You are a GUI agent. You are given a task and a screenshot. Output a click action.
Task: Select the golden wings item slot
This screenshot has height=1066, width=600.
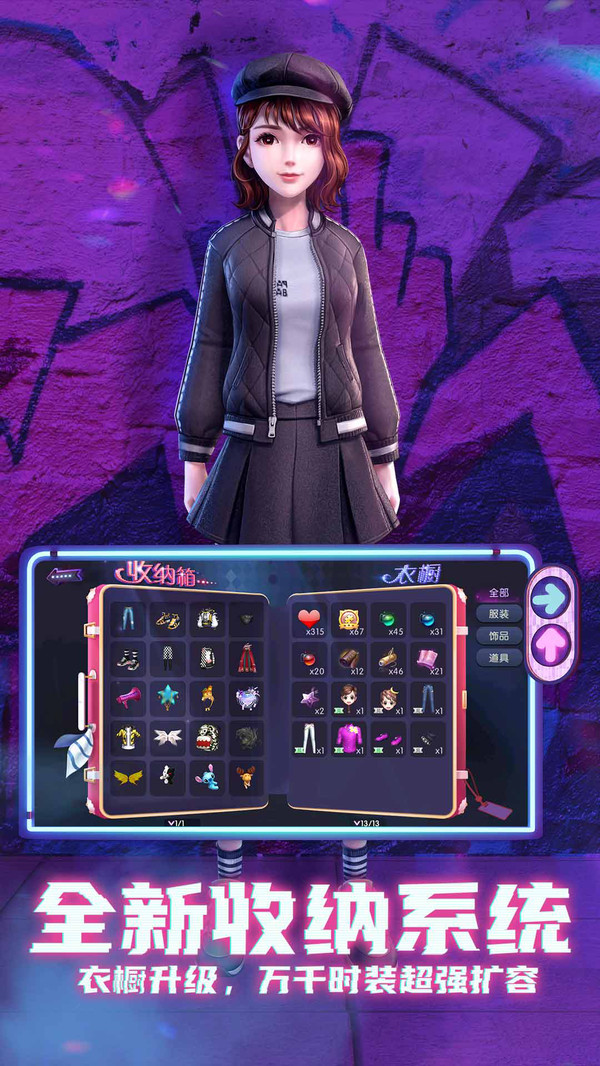[x=128, y=776]
